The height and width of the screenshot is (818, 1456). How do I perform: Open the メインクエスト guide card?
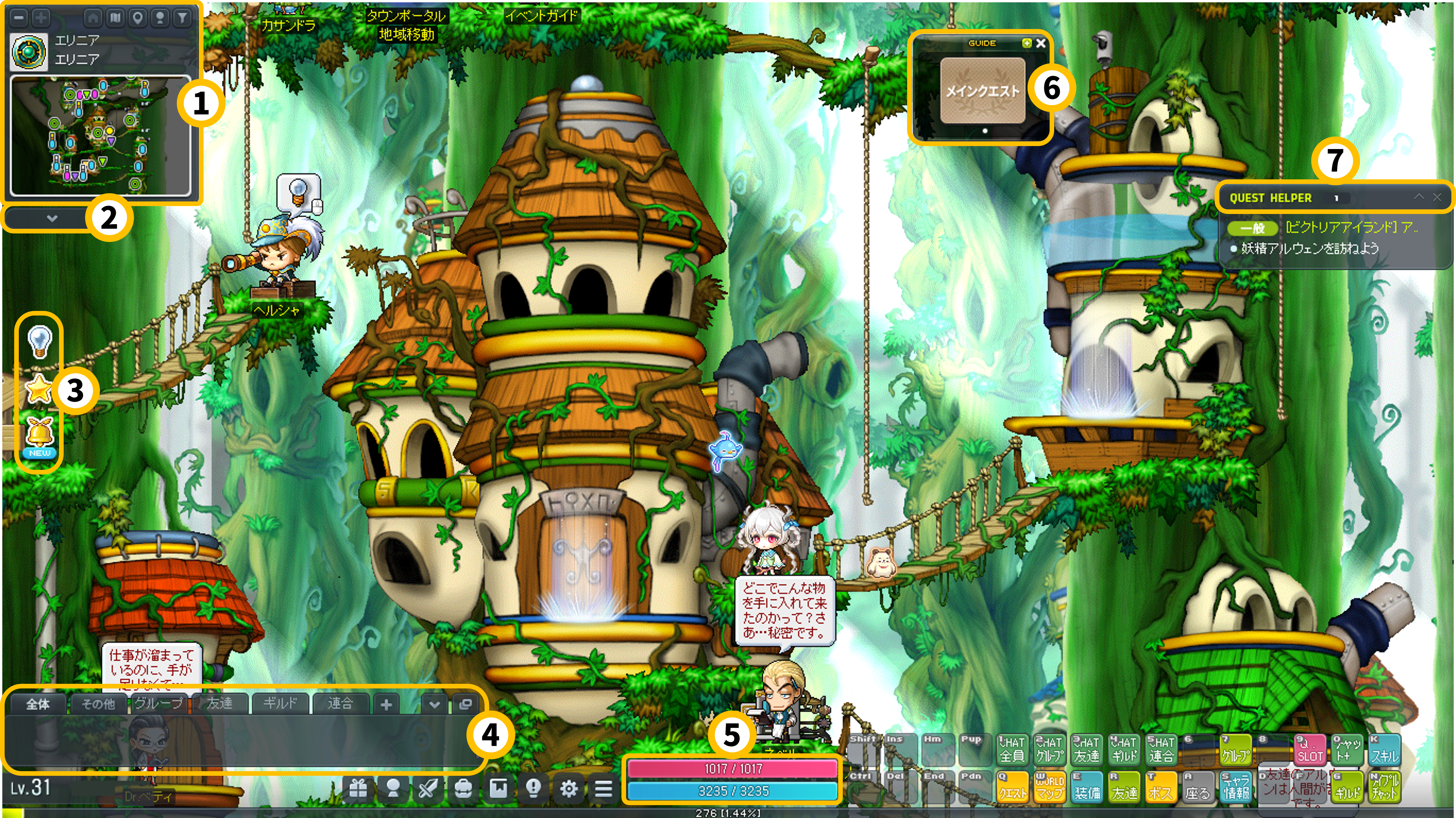pyautogui.click(x=982, y=90)
